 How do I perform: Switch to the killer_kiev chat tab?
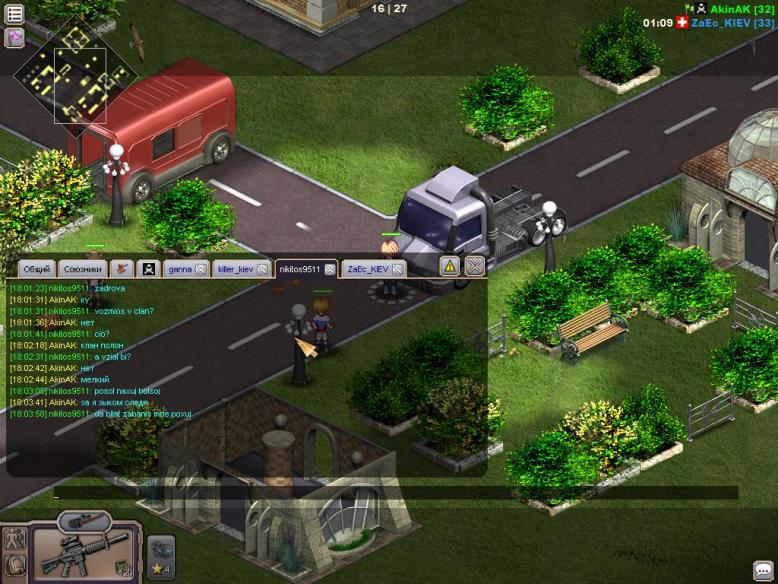tap(235, 269)
